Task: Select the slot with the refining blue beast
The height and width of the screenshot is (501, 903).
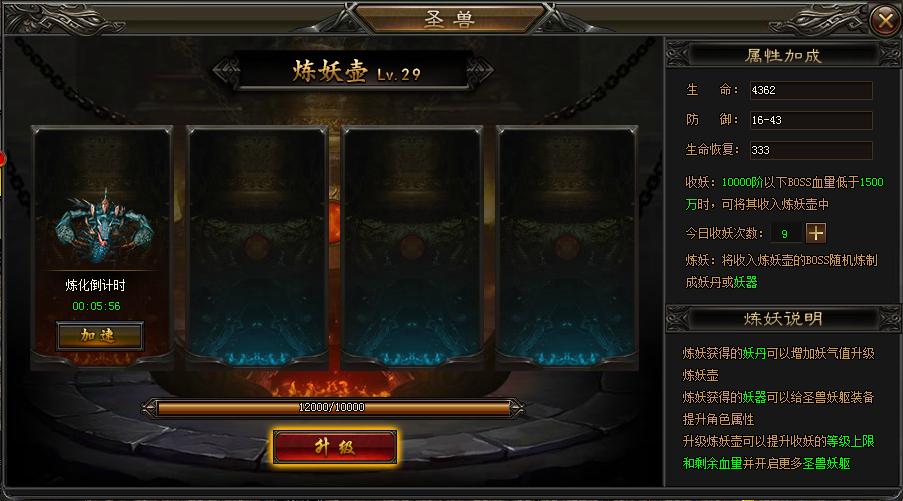Action: tap(100, 220)
